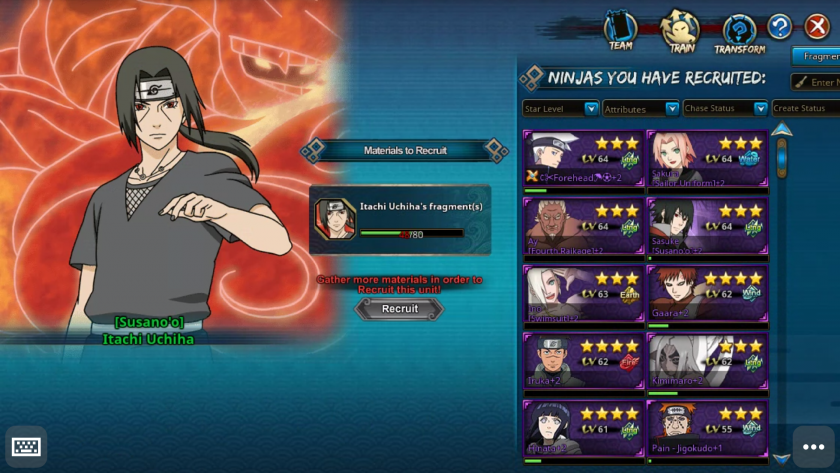This screenshot has width=840, height=473.
Task: Choose the Ay Fourth Raikage ninja card
Action: coord(584,226)
